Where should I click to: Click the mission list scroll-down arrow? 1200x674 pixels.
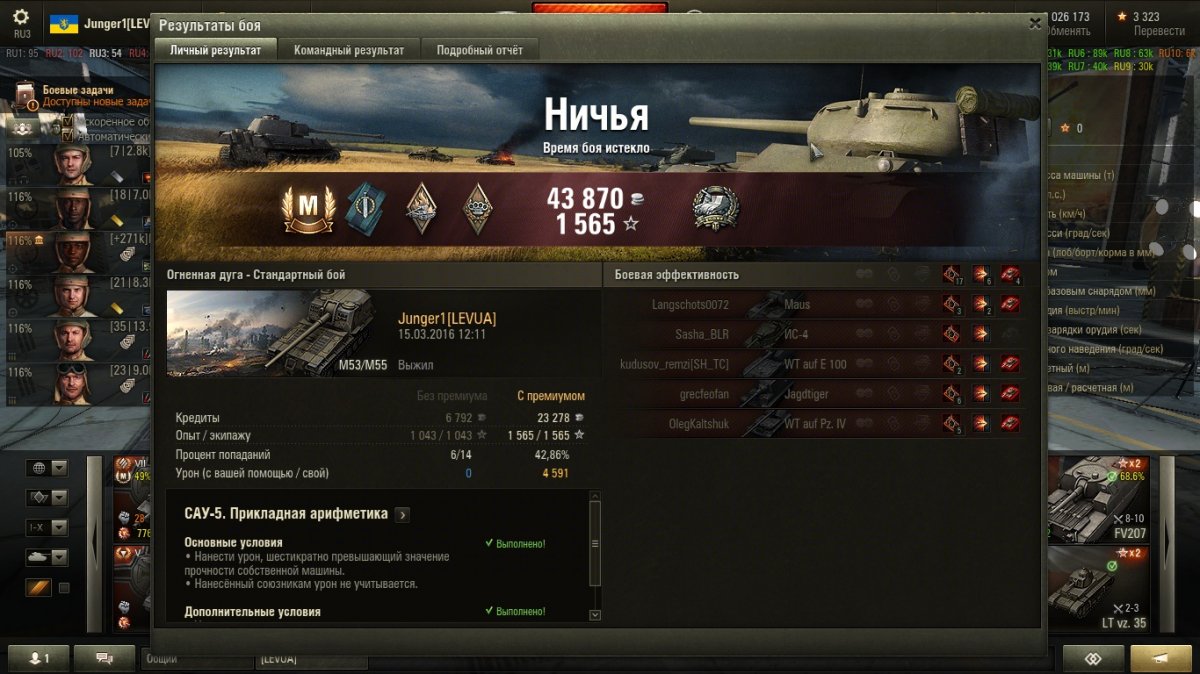click(x=596, y=615)
